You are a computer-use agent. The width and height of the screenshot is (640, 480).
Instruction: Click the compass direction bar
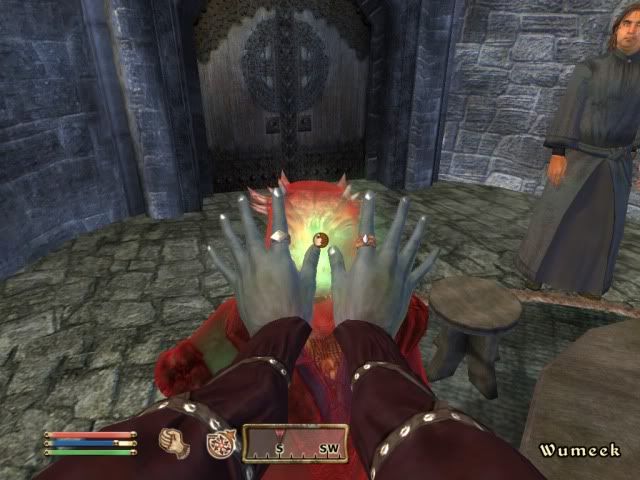coord(295,445)
